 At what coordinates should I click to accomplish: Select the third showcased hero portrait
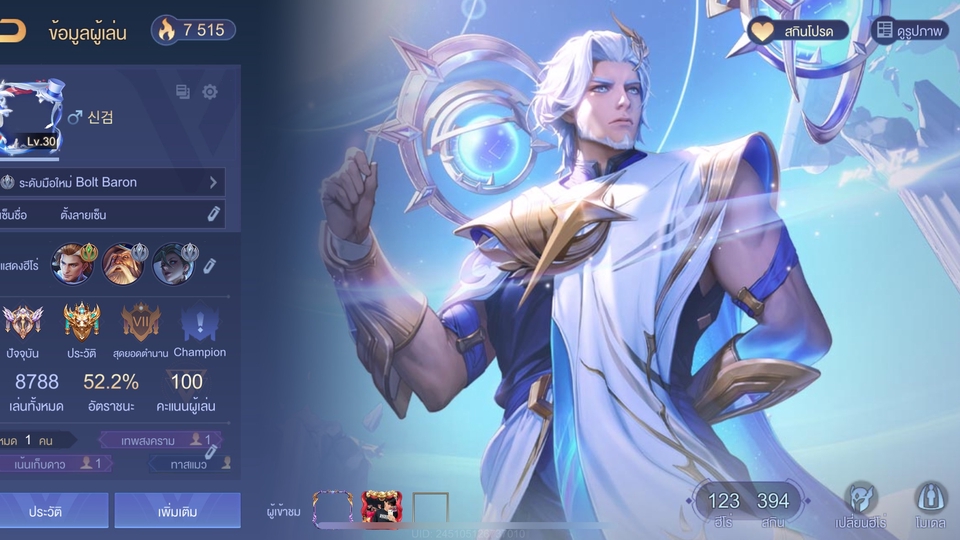click(173, 263)
